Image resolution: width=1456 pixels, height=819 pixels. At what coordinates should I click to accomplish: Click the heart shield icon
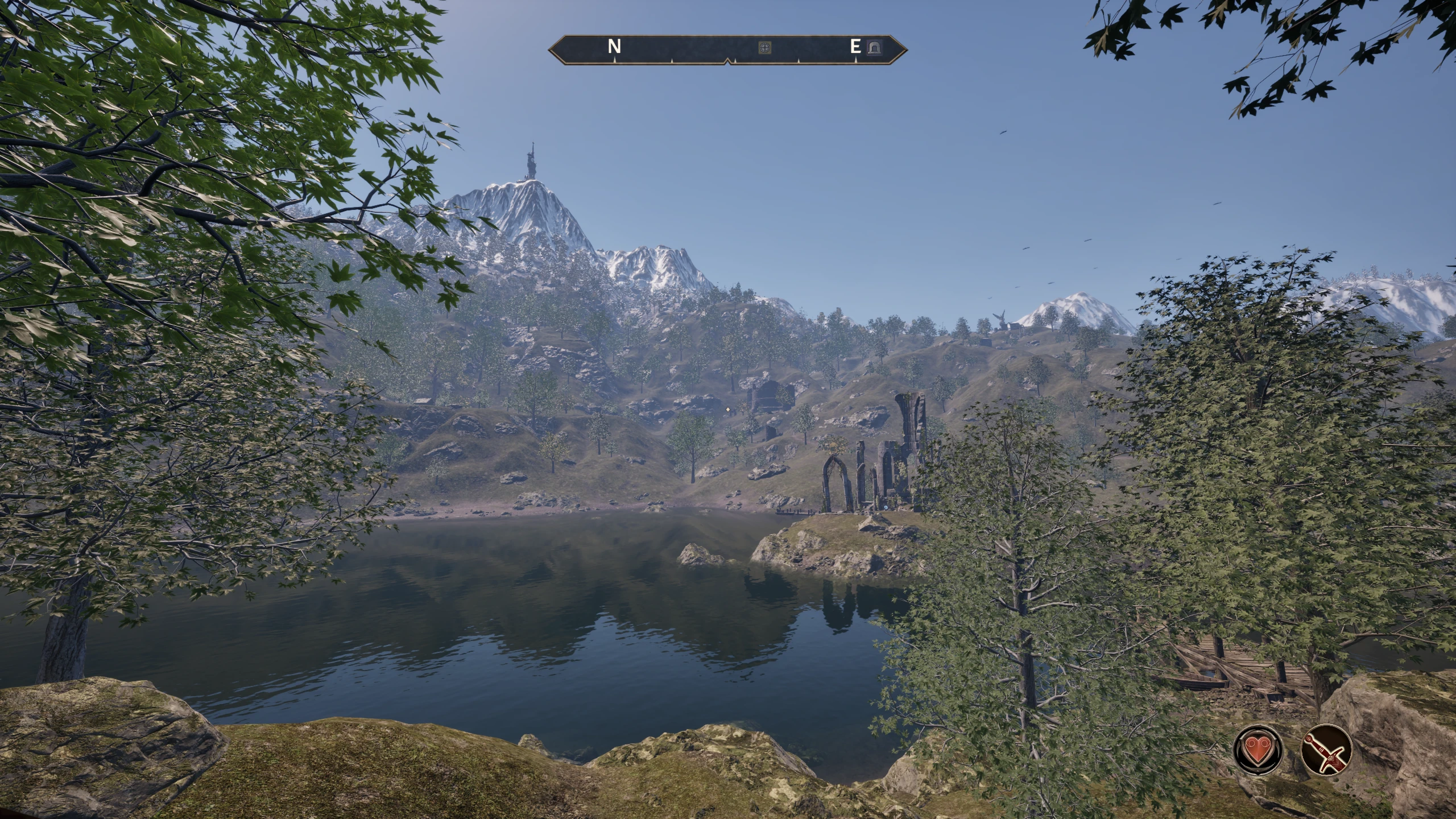click(1258, 749)
